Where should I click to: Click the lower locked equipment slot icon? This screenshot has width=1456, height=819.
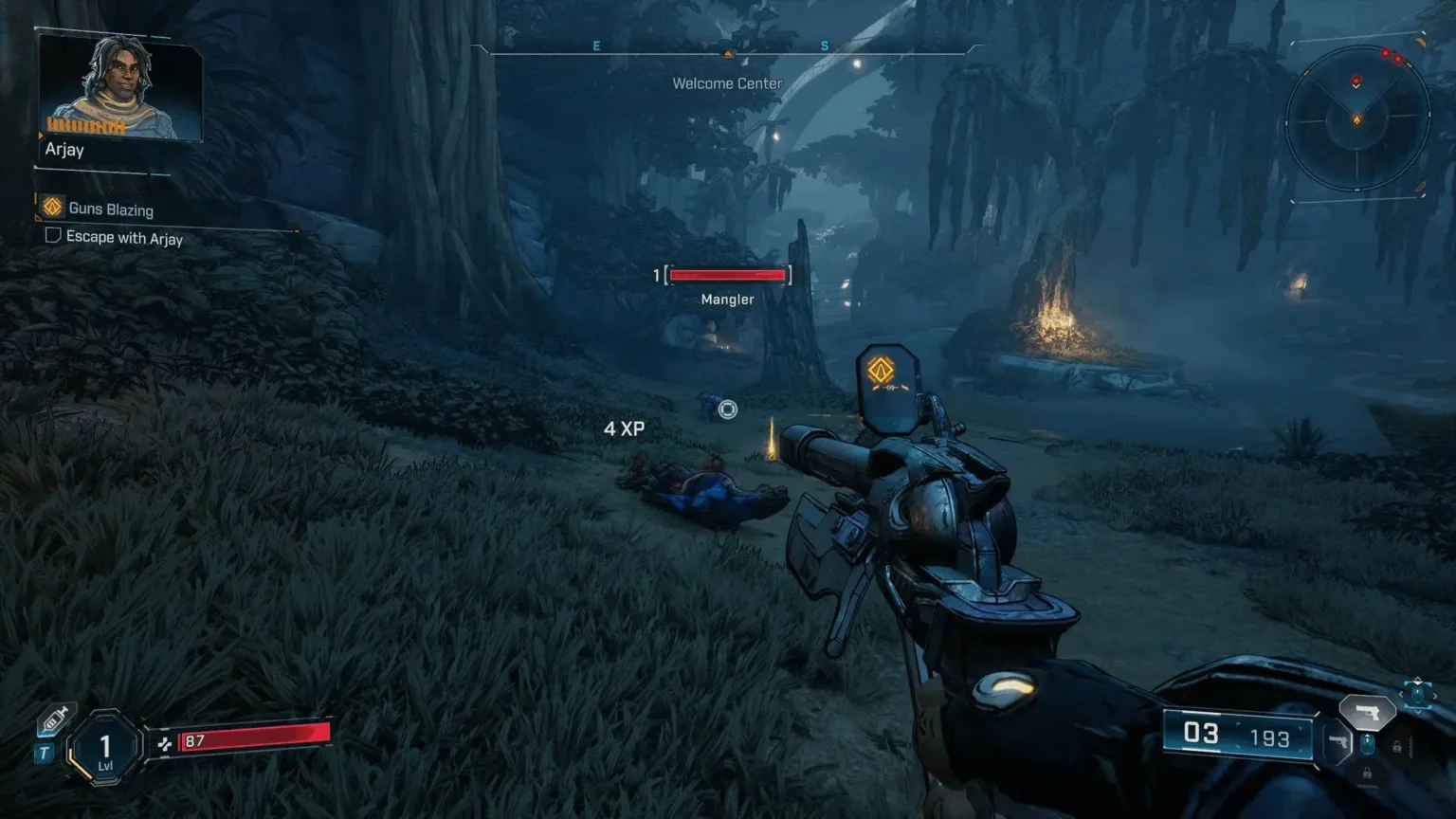pos(1368,773)
